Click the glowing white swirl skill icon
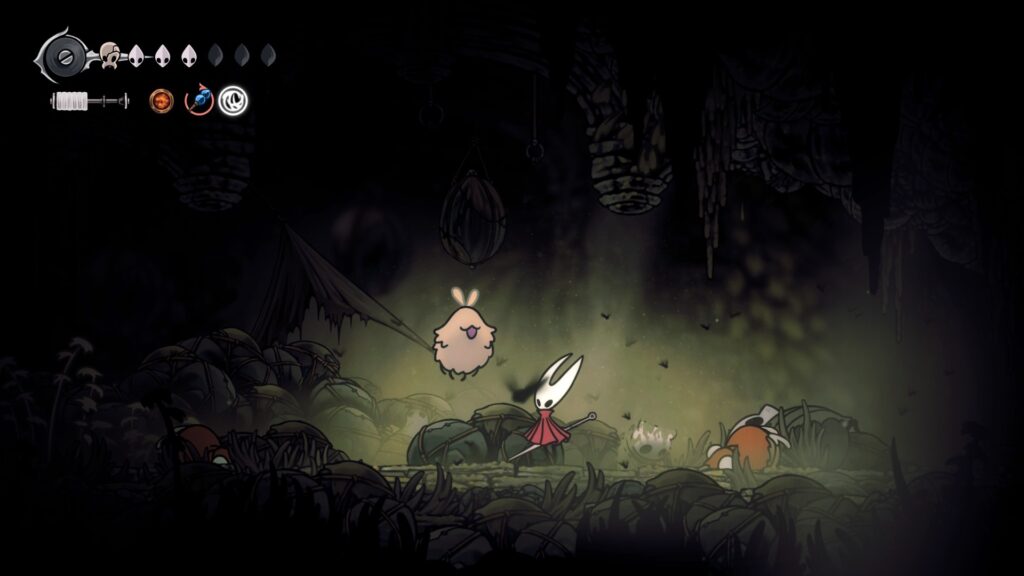This screenshot has width=1024, height=576. click(x=234, y=100)
